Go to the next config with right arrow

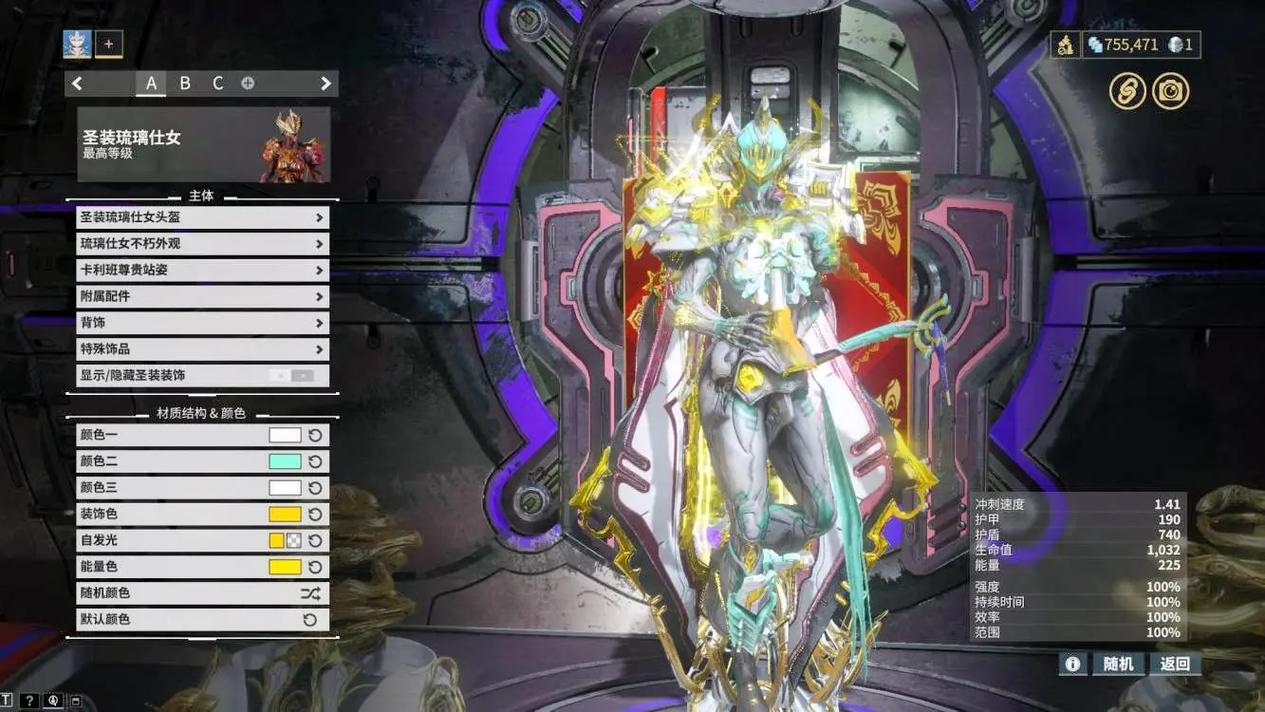(325, 84)
